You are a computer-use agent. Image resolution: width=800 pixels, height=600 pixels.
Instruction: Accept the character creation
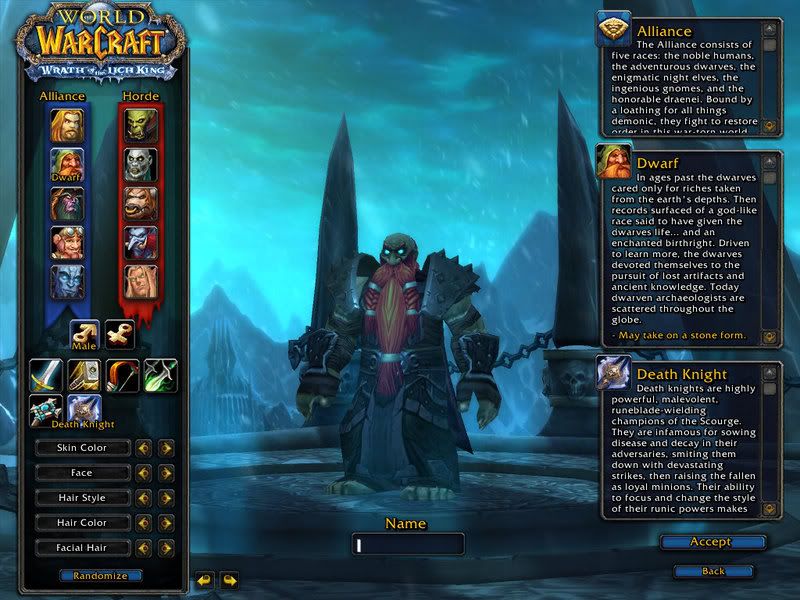[x=712, y=542]
